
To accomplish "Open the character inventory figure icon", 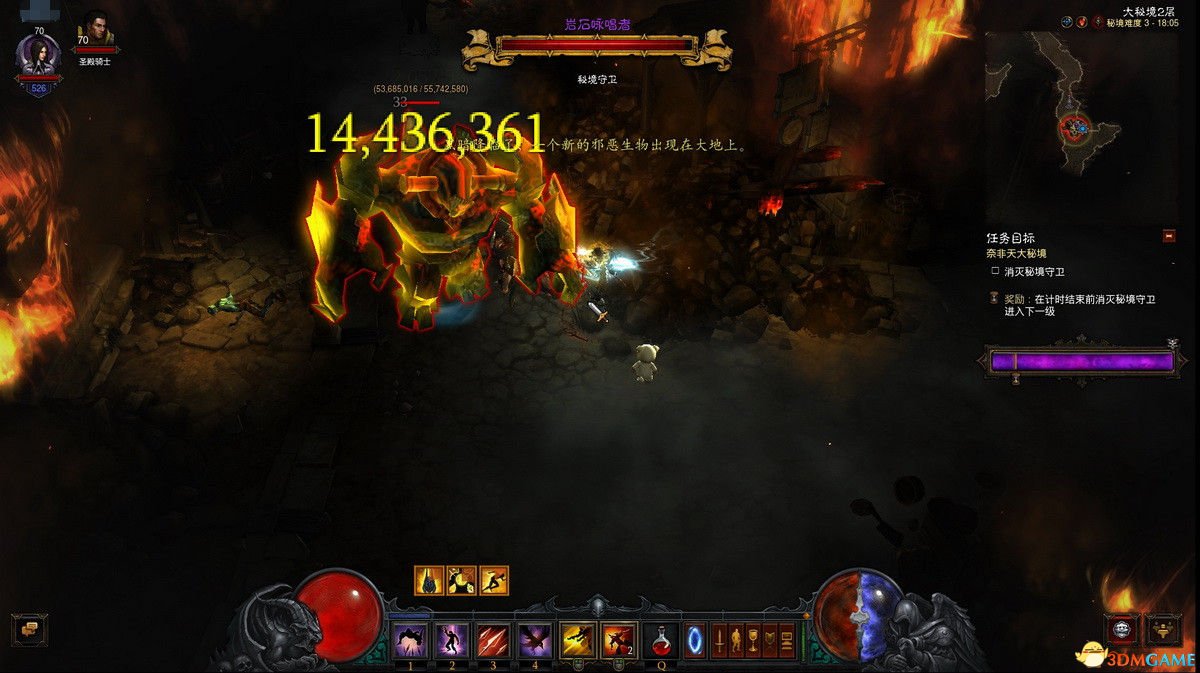I will (x=736, y=639).
